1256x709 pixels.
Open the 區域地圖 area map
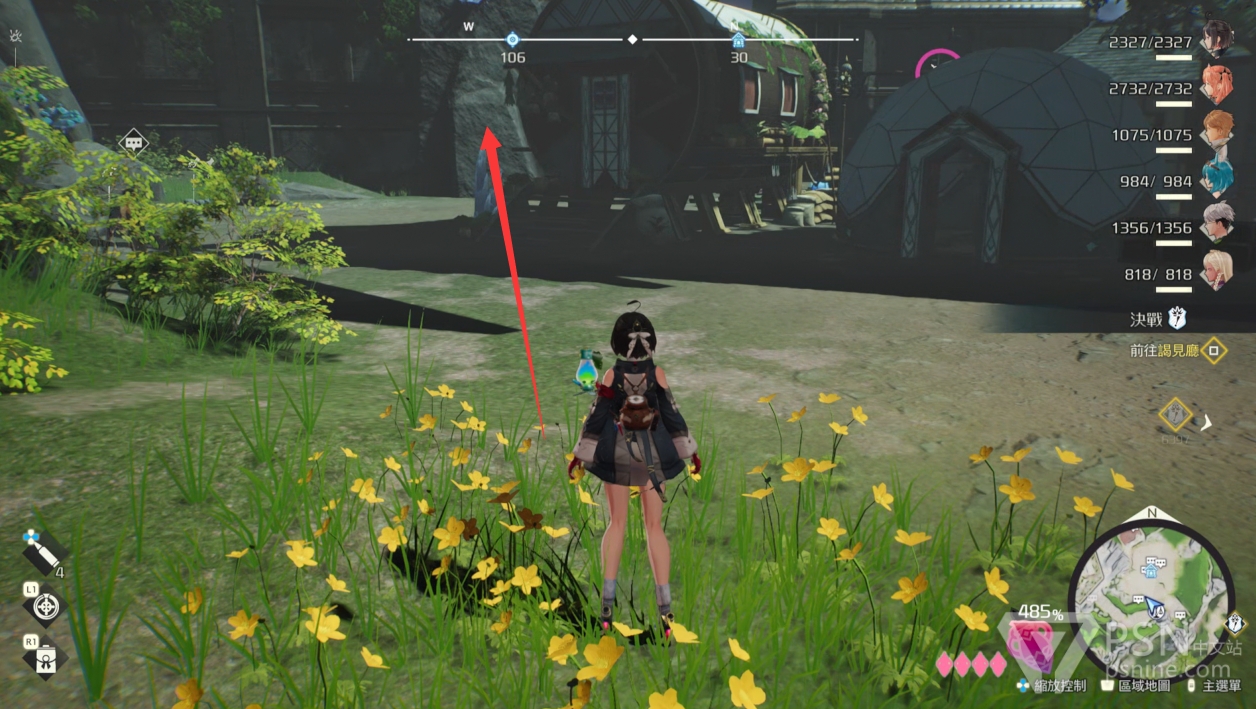click(x=1135, y=687)
